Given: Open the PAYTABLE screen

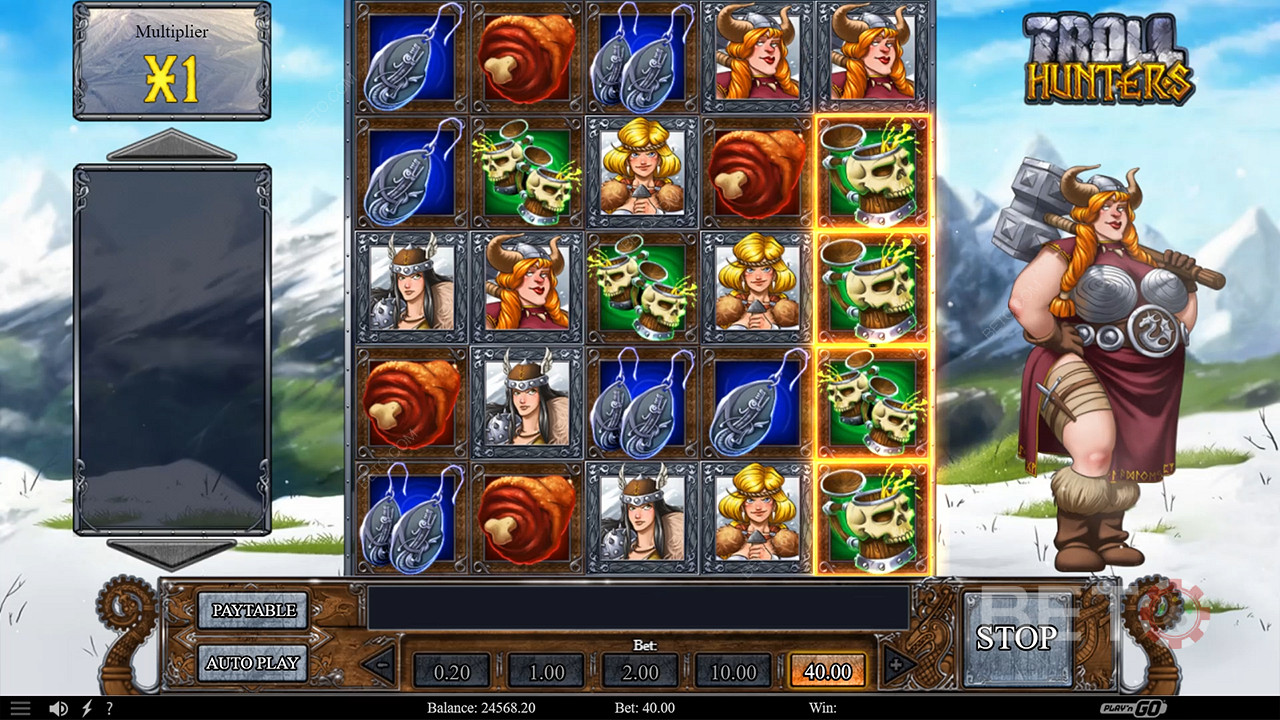Looking at the screenshot, I should coord(252,610).
